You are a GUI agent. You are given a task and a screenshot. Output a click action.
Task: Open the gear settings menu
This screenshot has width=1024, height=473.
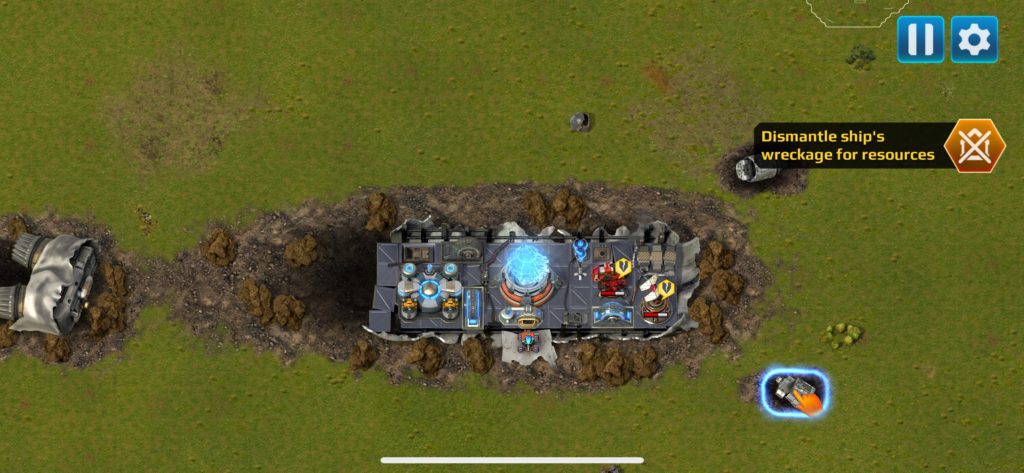coord(973,39)
